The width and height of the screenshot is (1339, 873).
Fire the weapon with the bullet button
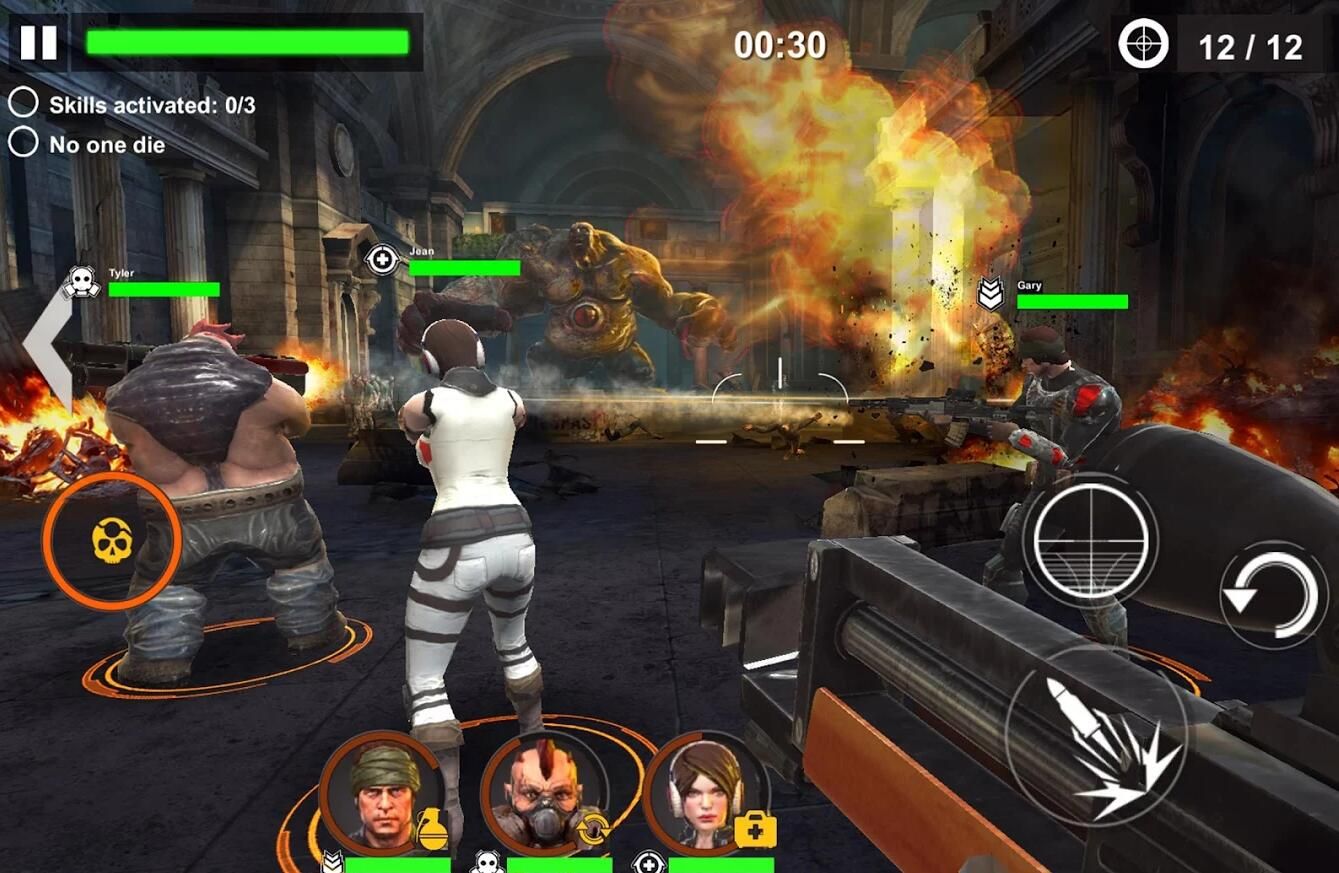coord(1096,736)
